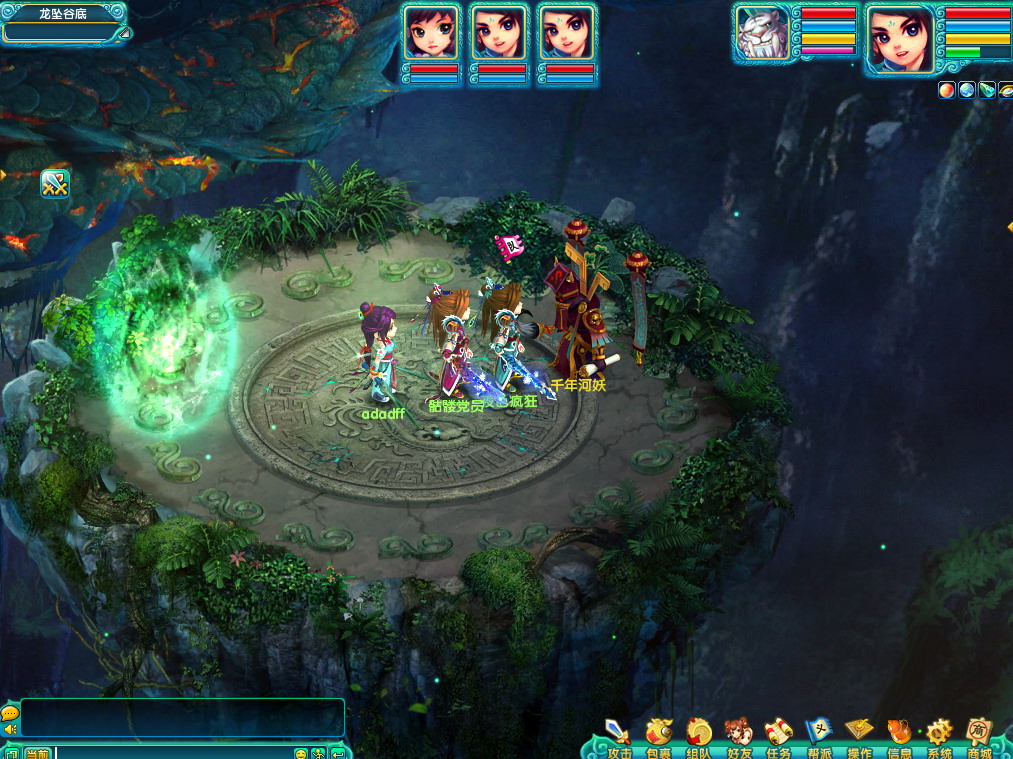
Task: Open the 商城 shop
Action: click(979, 736)
